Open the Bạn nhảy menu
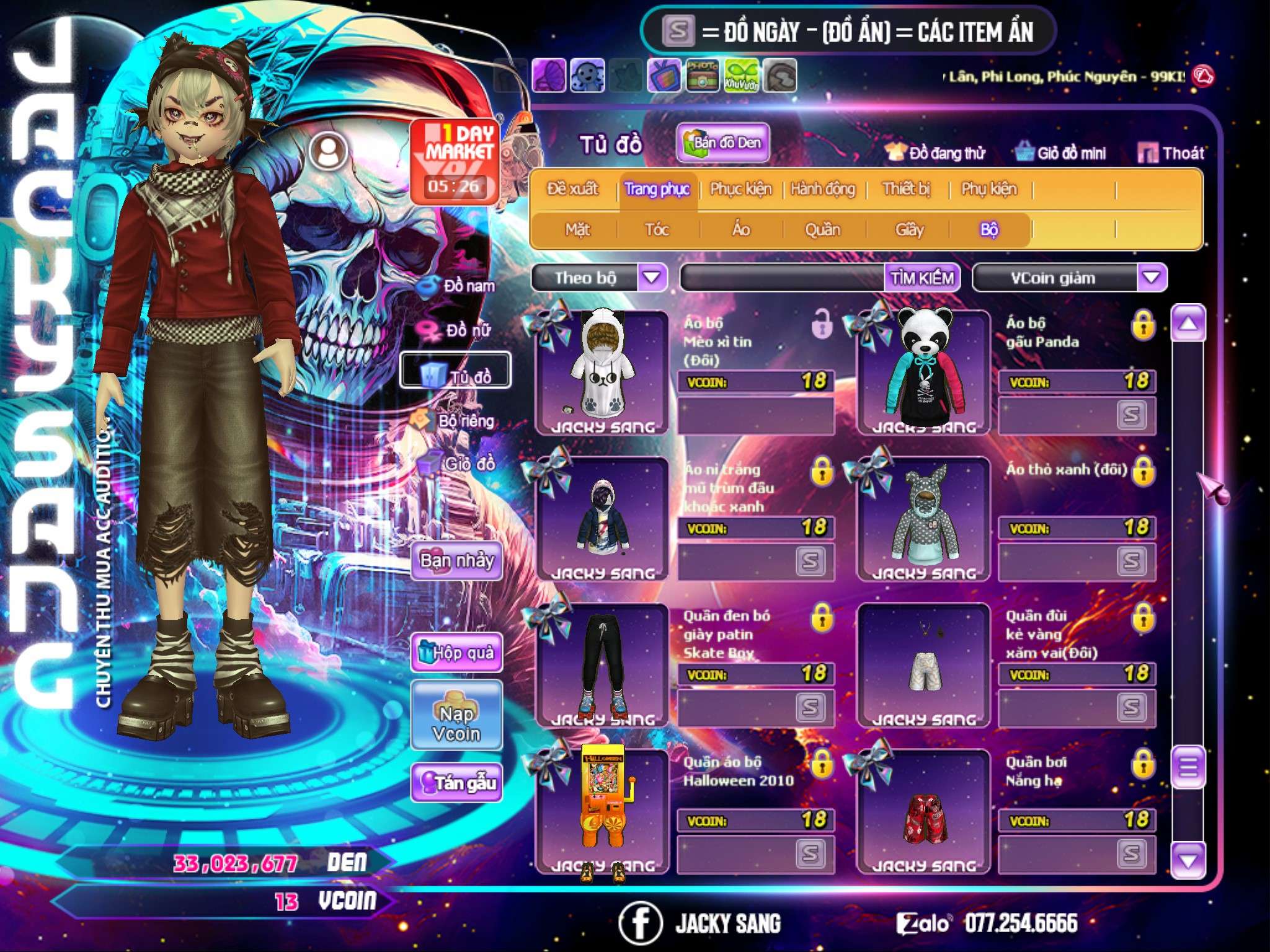The height and width of the screenshot is (952, 1270). tap(456, 561)
